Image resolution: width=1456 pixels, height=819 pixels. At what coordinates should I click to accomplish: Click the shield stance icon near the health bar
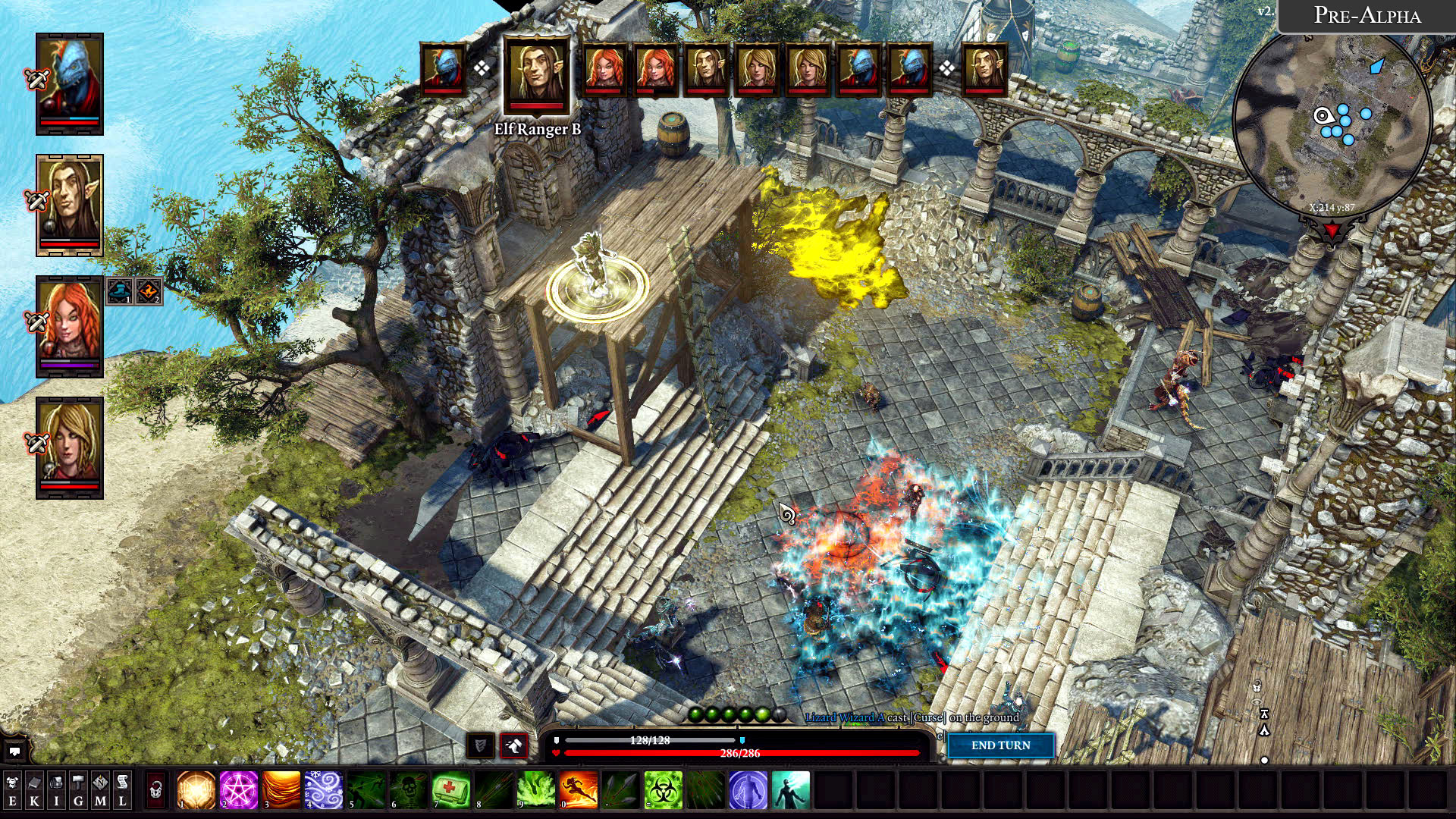point(480,745)
